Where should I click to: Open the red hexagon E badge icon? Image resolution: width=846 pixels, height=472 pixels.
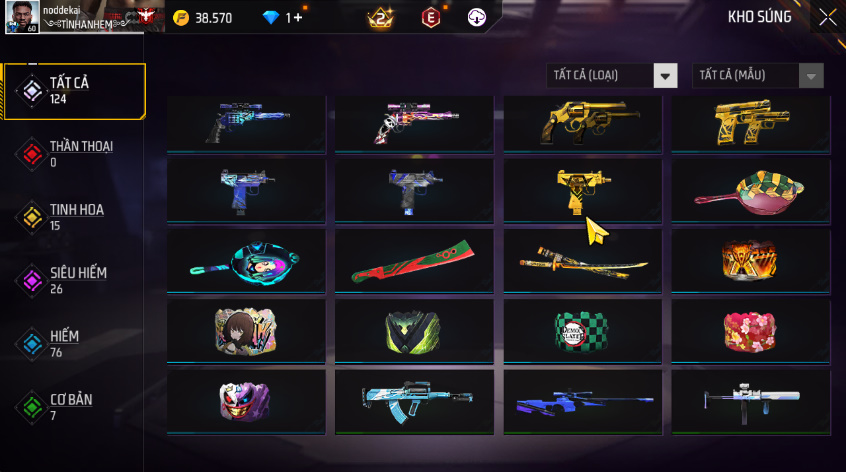431,18
